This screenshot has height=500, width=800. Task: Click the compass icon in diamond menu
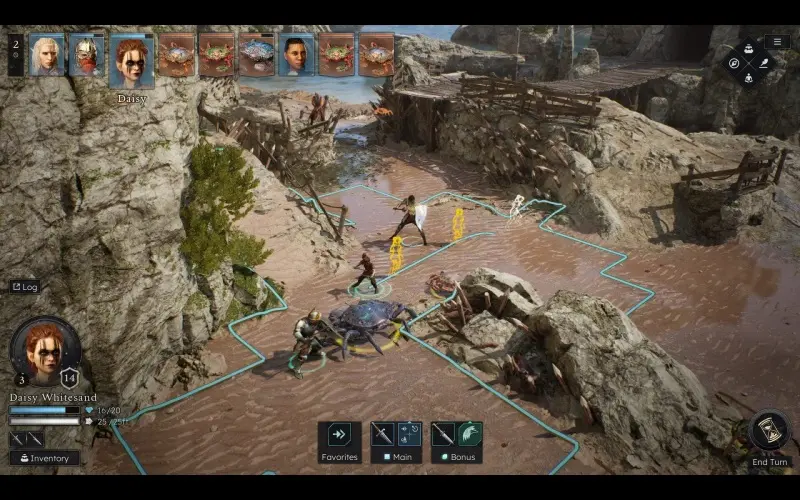[735, 63]
